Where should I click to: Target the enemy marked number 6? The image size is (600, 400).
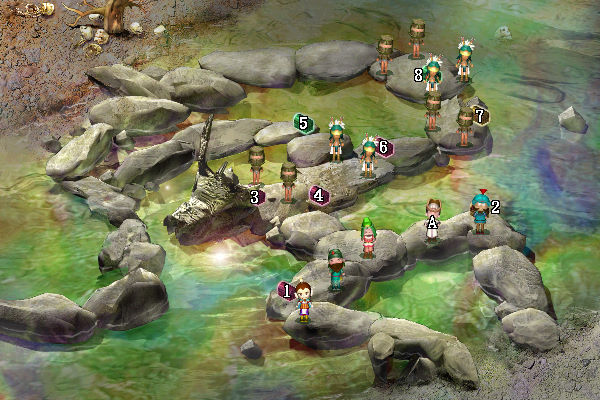tap(368, 157)
